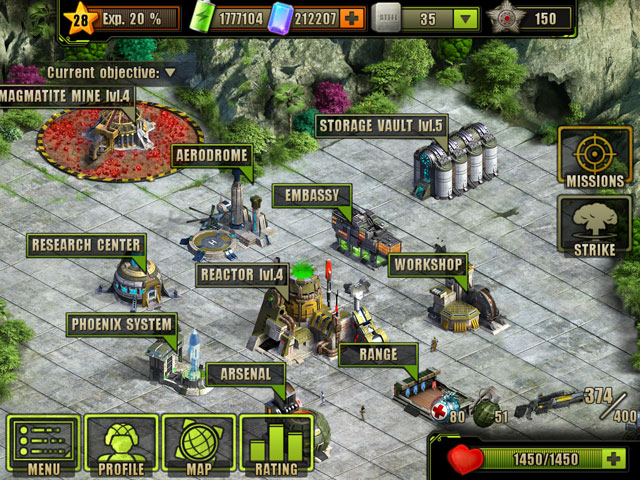Open the Workshop building label
Image resolution: width=640 pixels, height=480 pixels.
click(428, 264)
